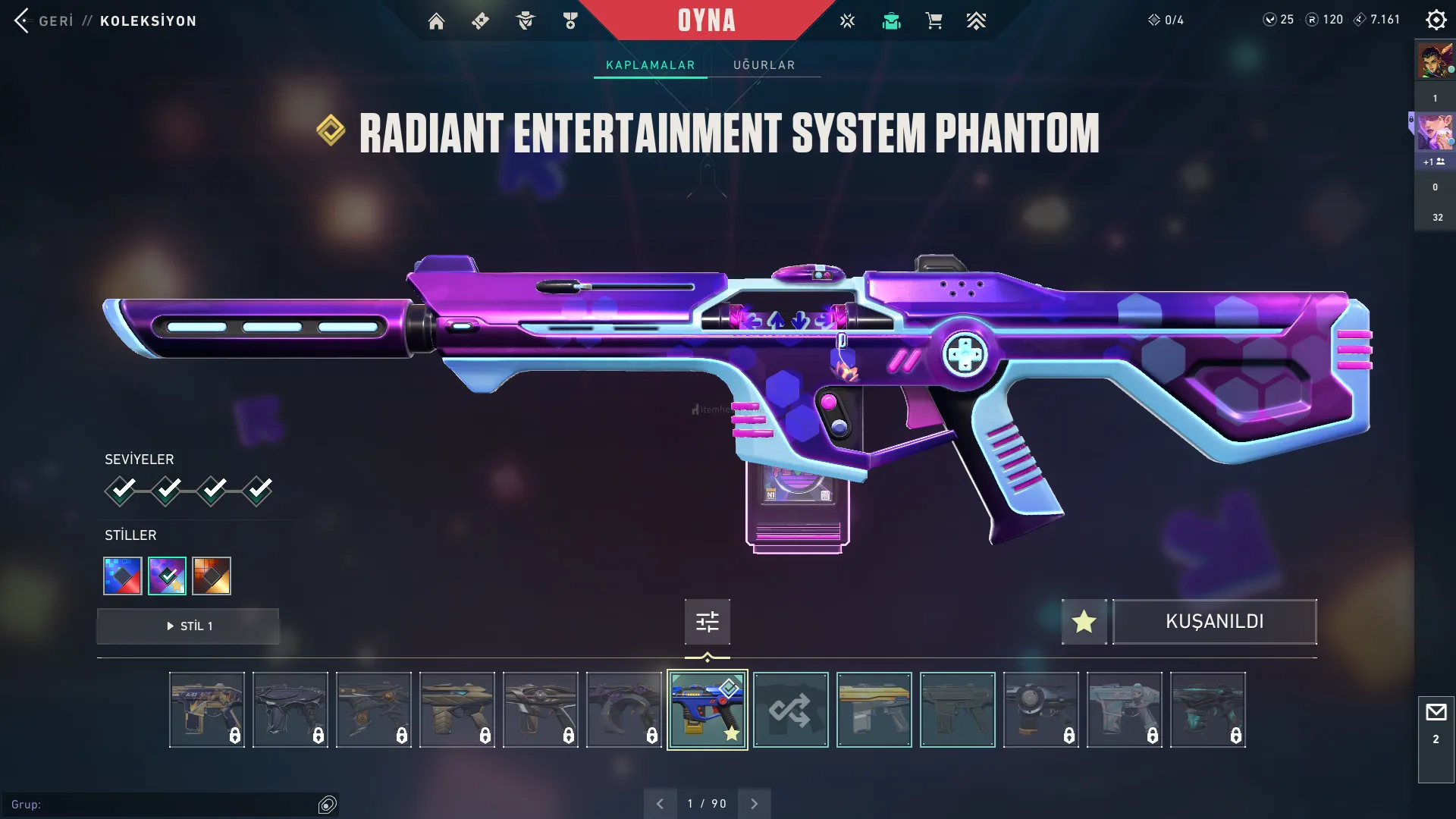Select the KAPLAMALAR tab

click(650, 65)
